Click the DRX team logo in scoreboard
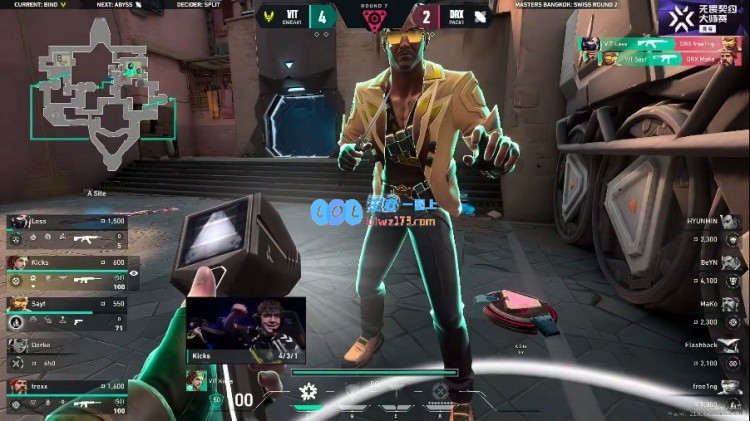 (480, 15)
